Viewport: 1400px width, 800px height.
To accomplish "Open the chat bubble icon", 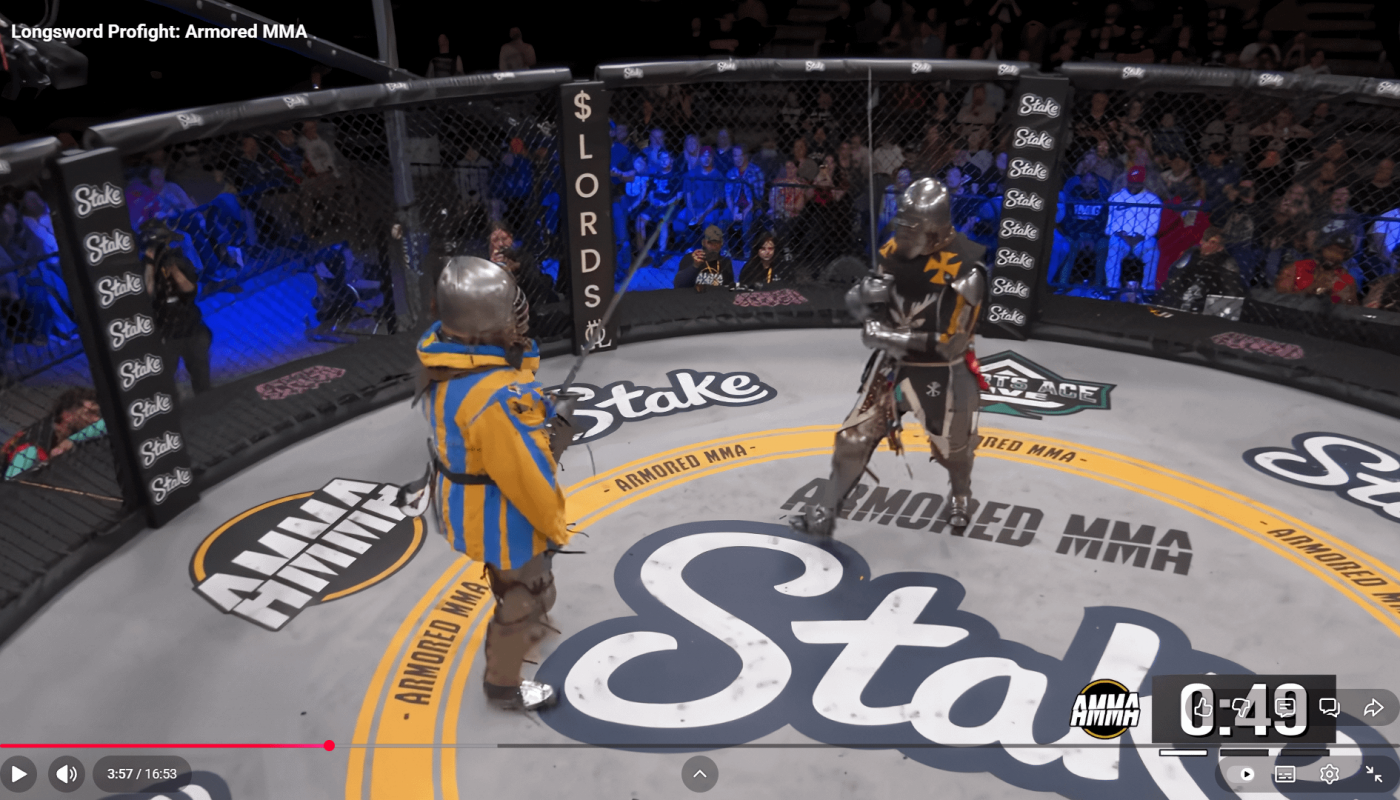I will tap(1328, 707).
